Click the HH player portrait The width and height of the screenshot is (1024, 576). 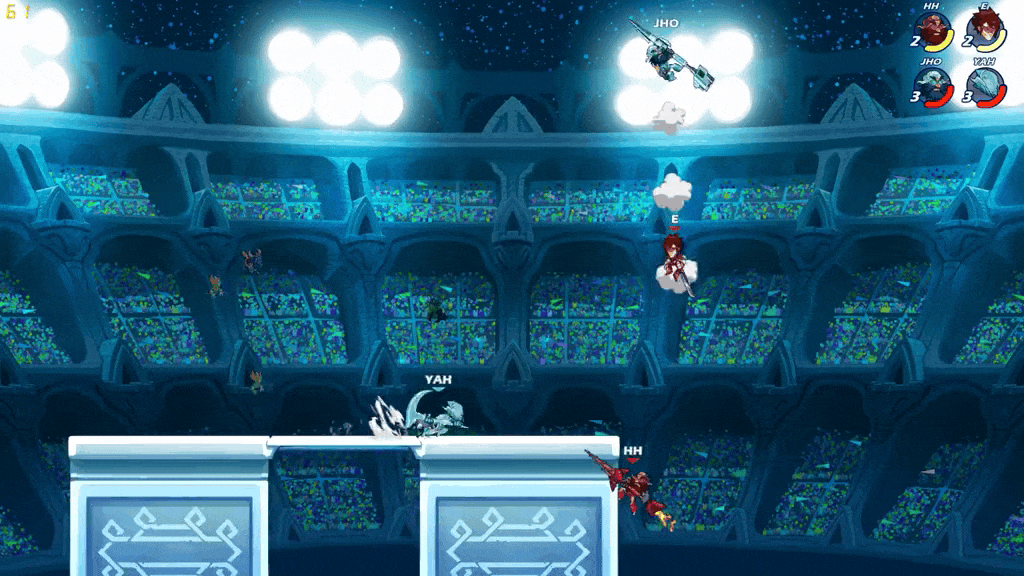coord(933,31)
